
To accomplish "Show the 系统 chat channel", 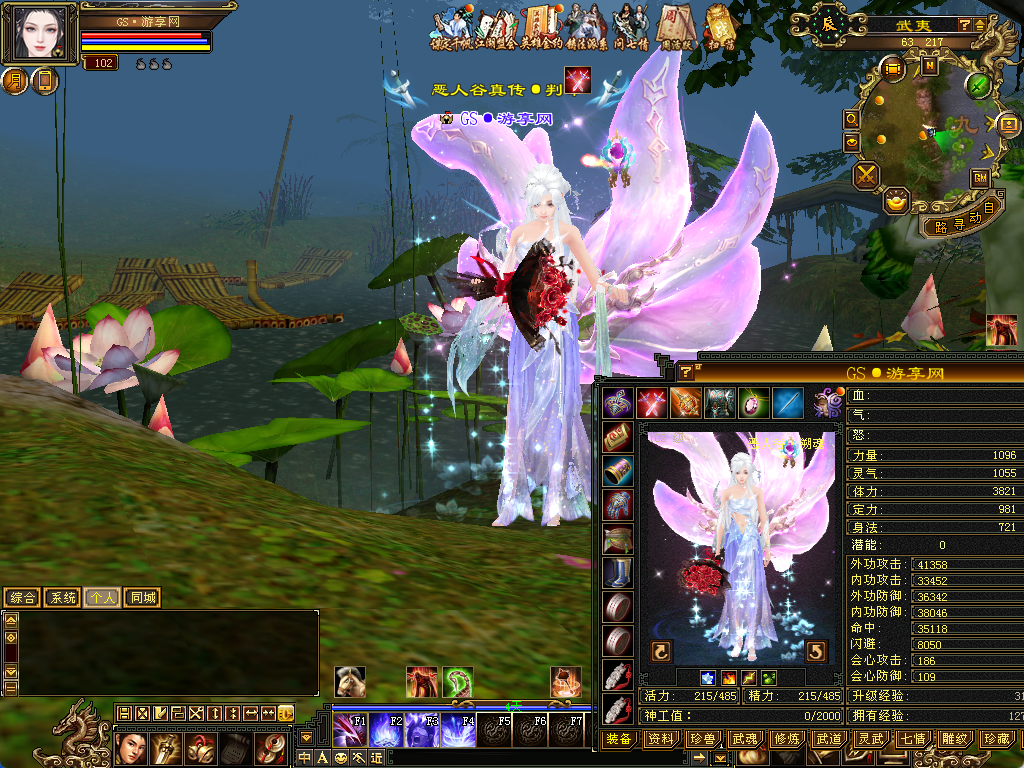I will [63, 598].
